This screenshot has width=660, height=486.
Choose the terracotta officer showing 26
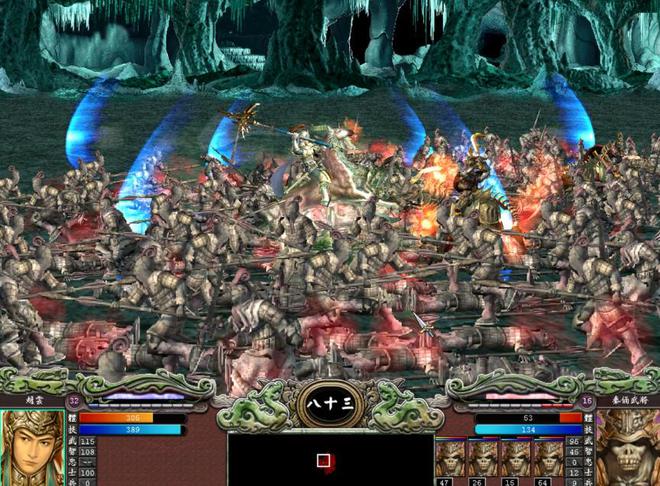tap(484, 460)
